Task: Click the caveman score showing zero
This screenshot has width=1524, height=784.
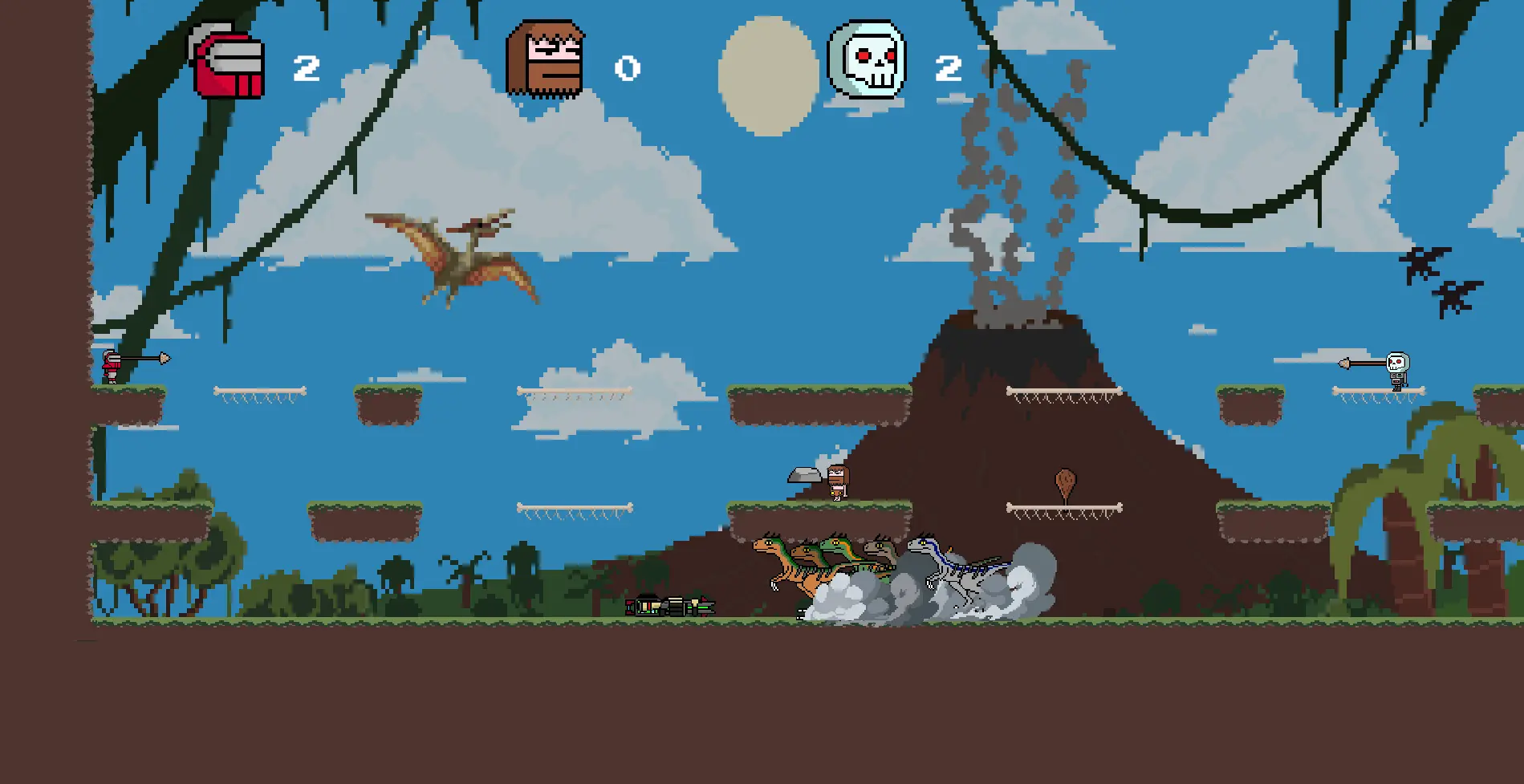Action: click(x=628, y=68)
